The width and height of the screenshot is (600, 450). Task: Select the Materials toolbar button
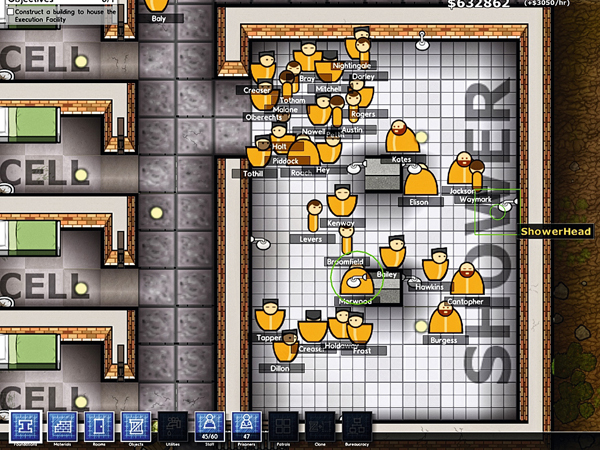tap(62, 427)
